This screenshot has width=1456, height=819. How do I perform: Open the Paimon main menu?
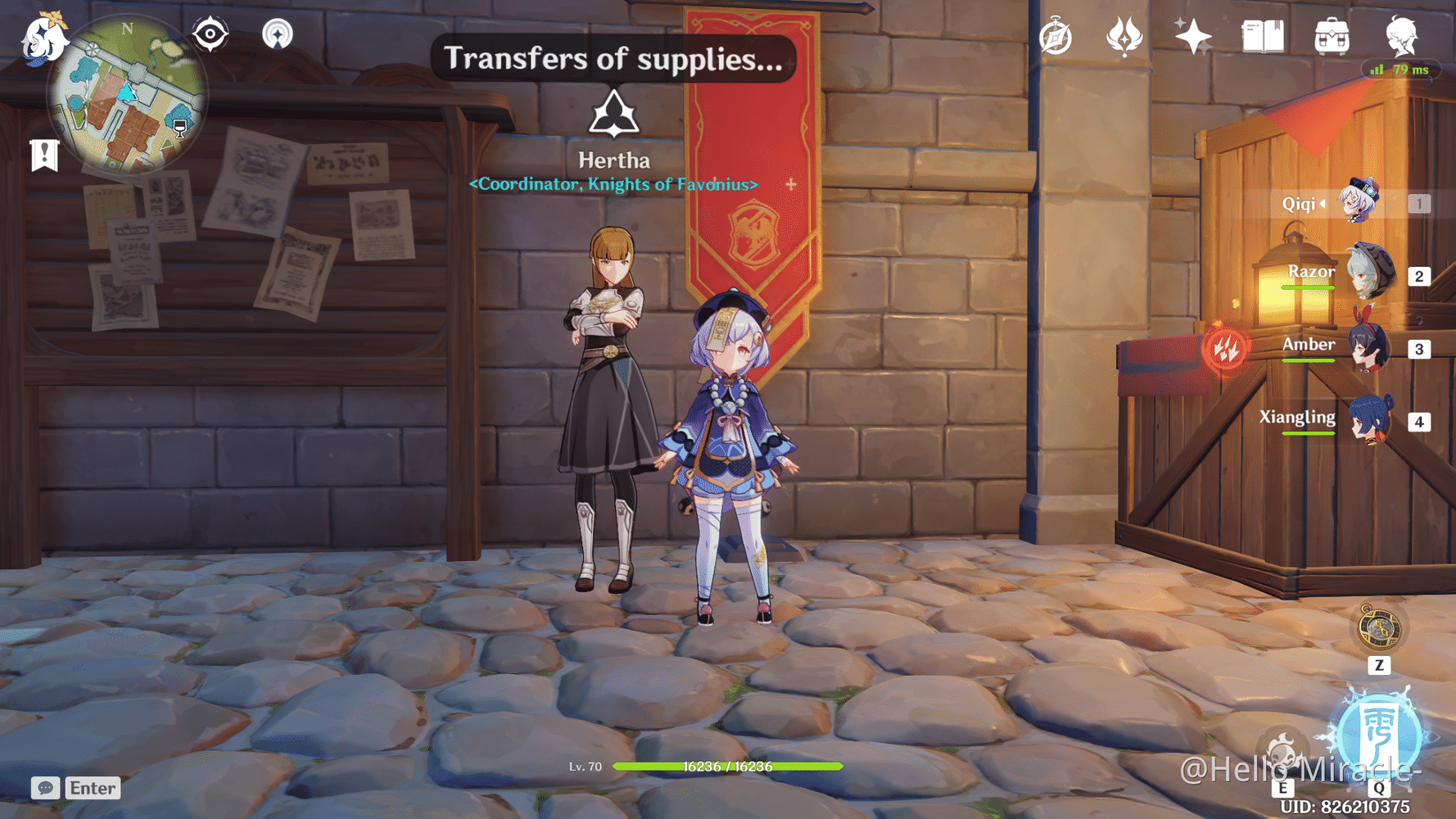tap(45, 39)
